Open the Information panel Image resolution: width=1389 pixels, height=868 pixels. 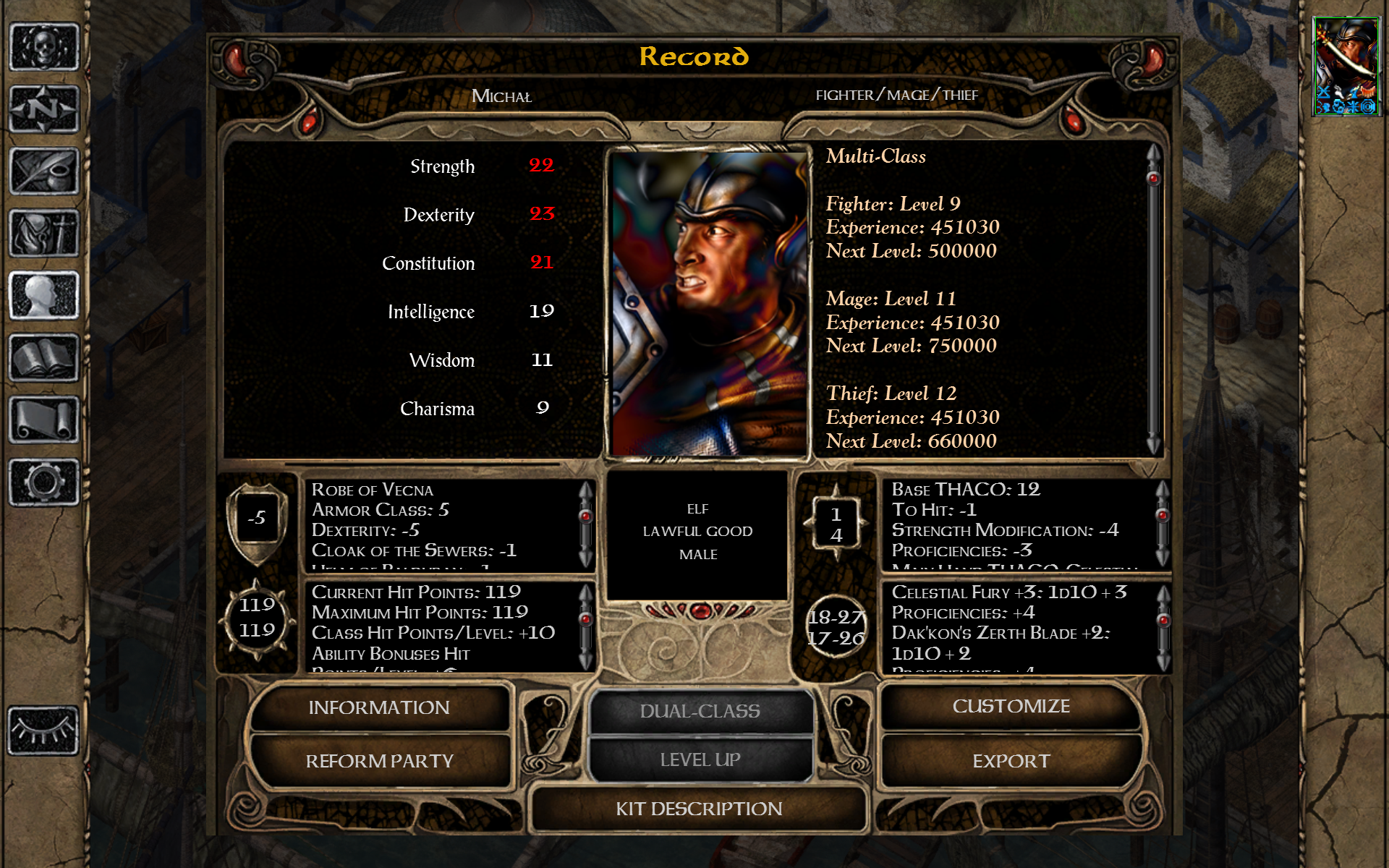pyautogui.click(x=379, y=707)
